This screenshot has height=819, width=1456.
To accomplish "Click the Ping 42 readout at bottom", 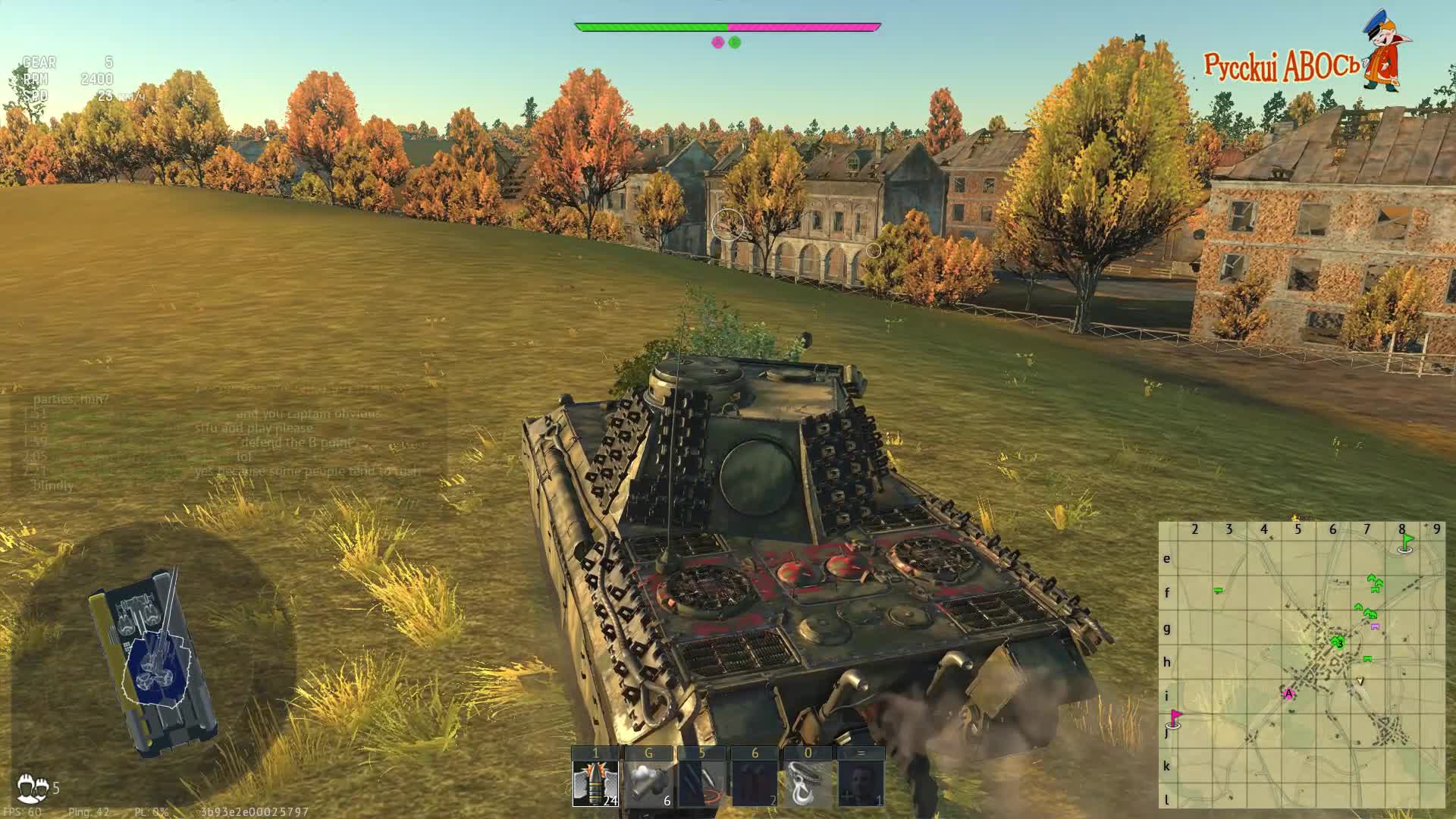I will pos(88,812).
